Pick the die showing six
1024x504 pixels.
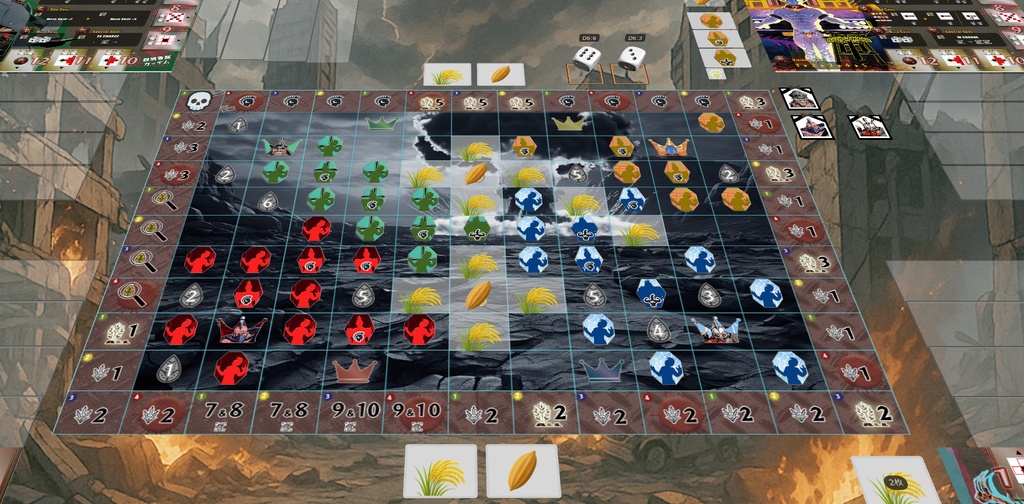[x=587, y=58]
